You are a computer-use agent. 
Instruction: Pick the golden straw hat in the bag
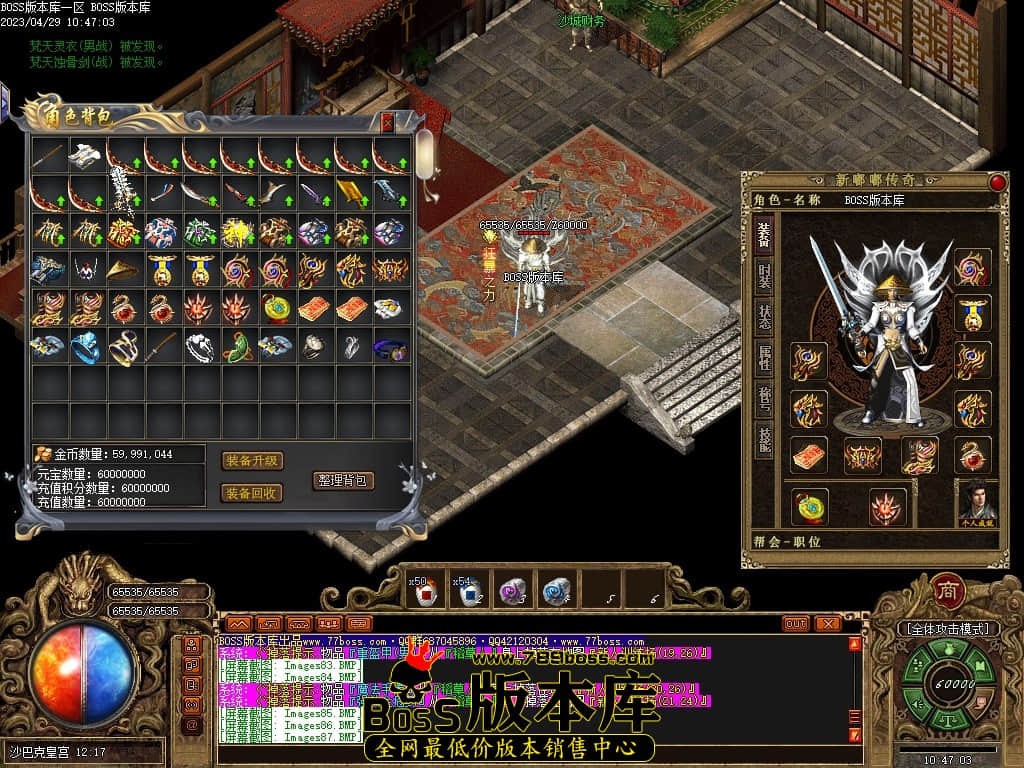pos(125,269)
